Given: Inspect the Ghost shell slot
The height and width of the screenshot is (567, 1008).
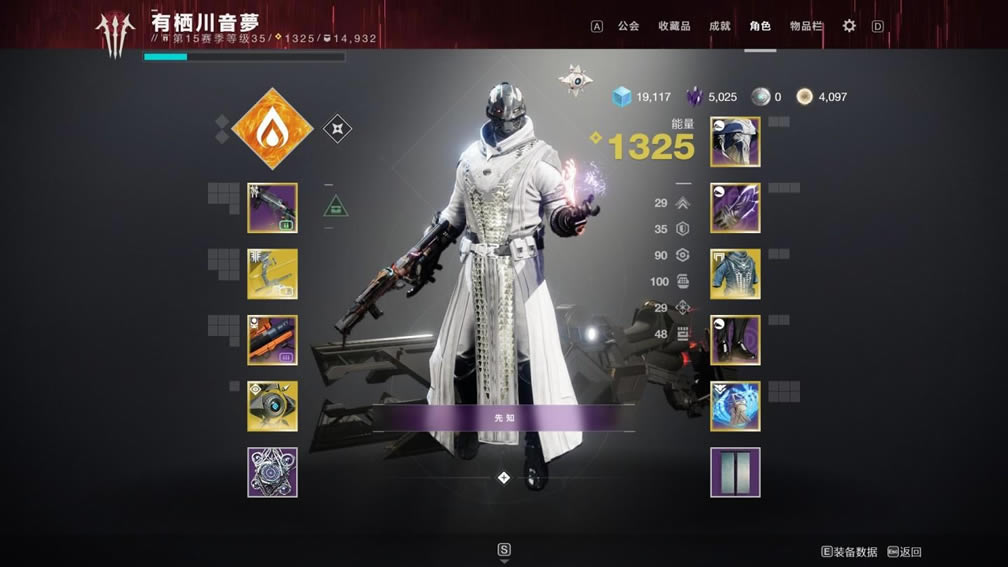Looking at the screenshot, I should 272,406.
